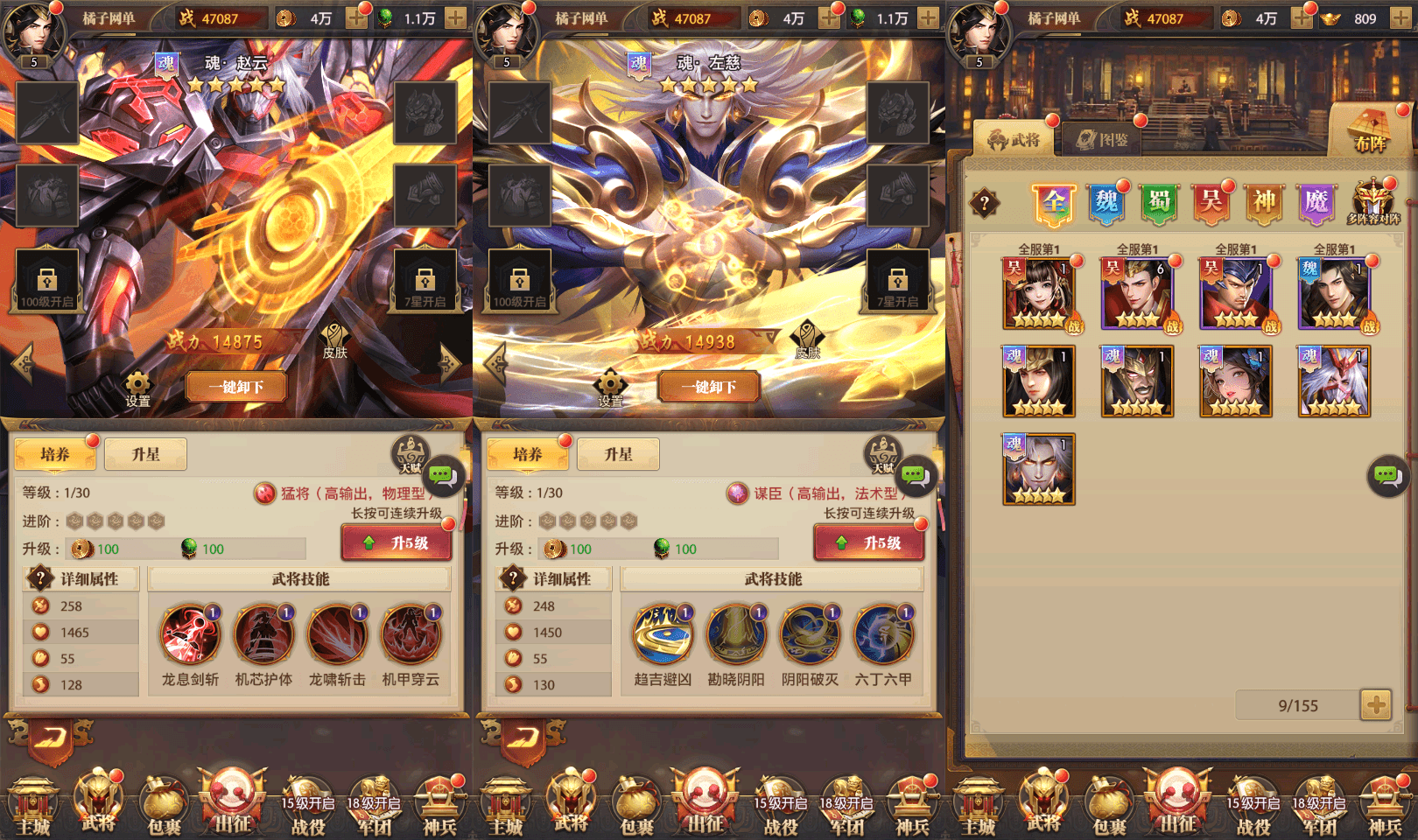Select the 龙息剑斩 skill icon
The width and height of the screenshot is (1418, 840).
(188, 633)
